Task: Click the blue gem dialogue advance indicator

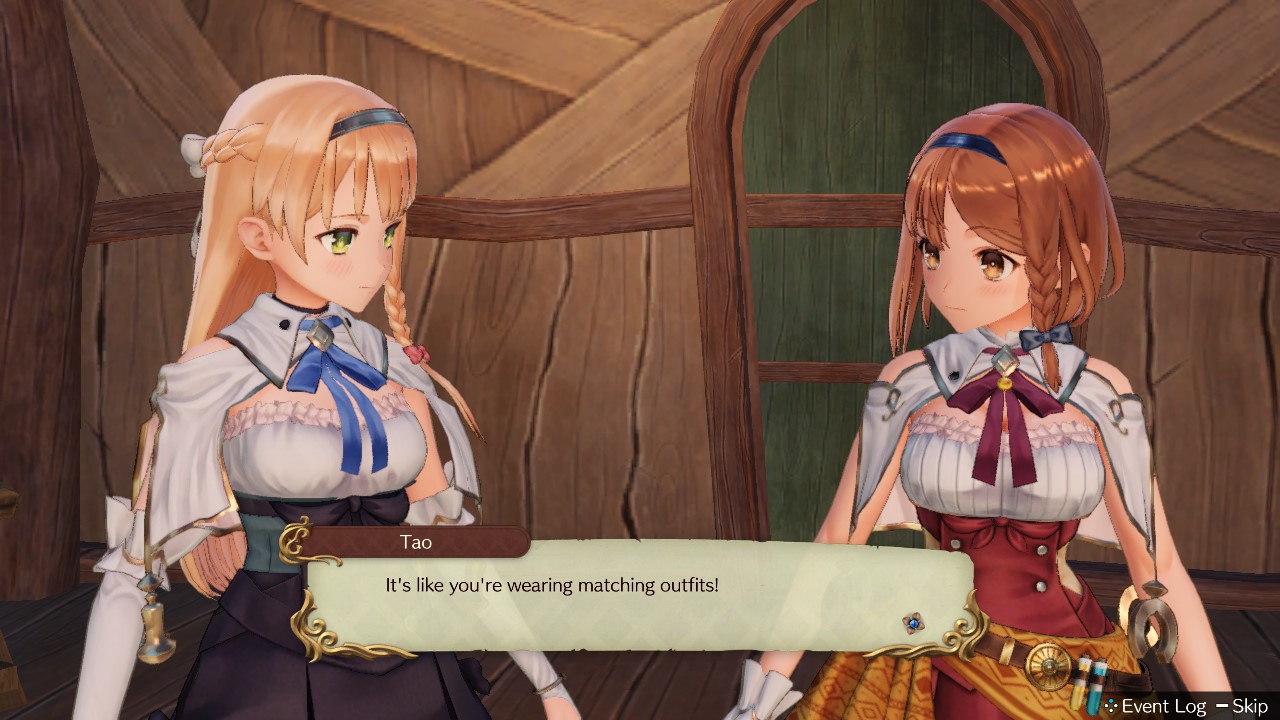Action: click(x=915, y=622)
